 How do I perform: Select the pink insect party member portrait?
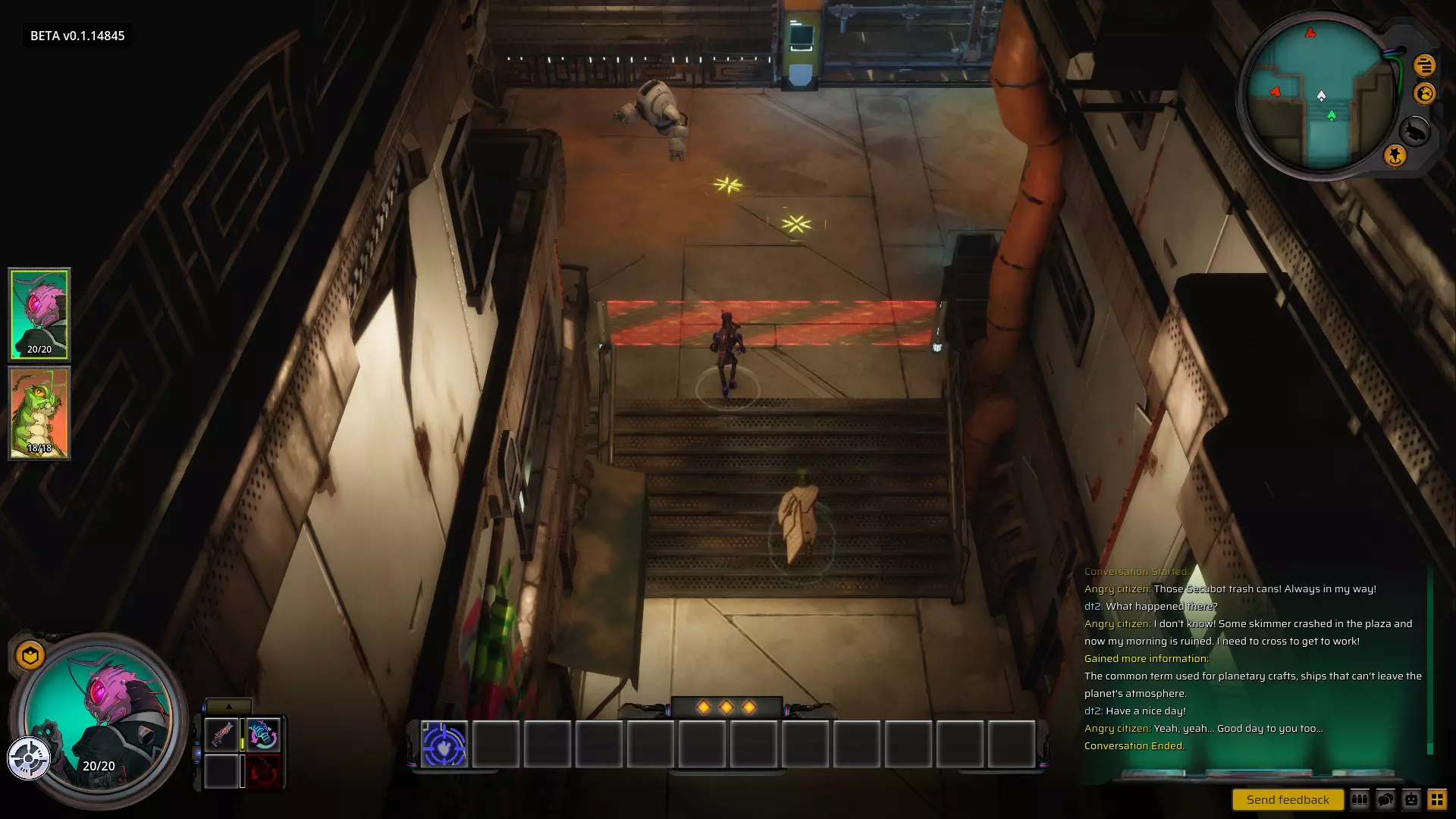(39, 313)
